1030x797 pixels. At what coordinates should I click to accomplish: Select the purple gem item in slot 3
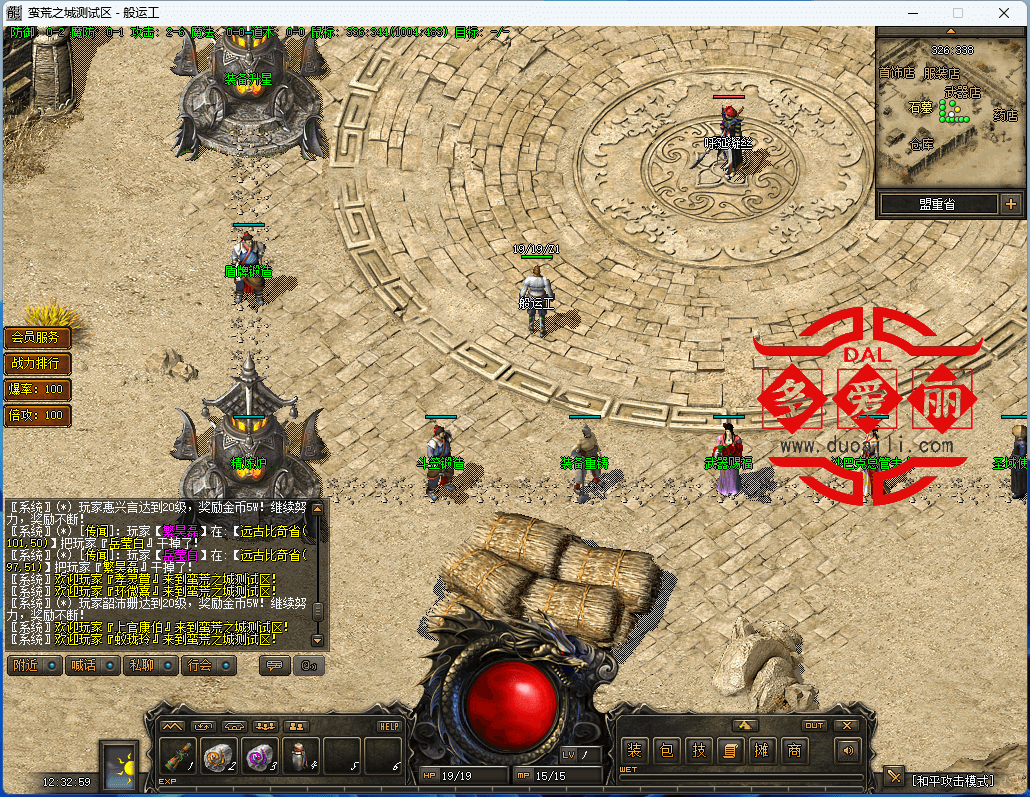click(x=260, y=758)
